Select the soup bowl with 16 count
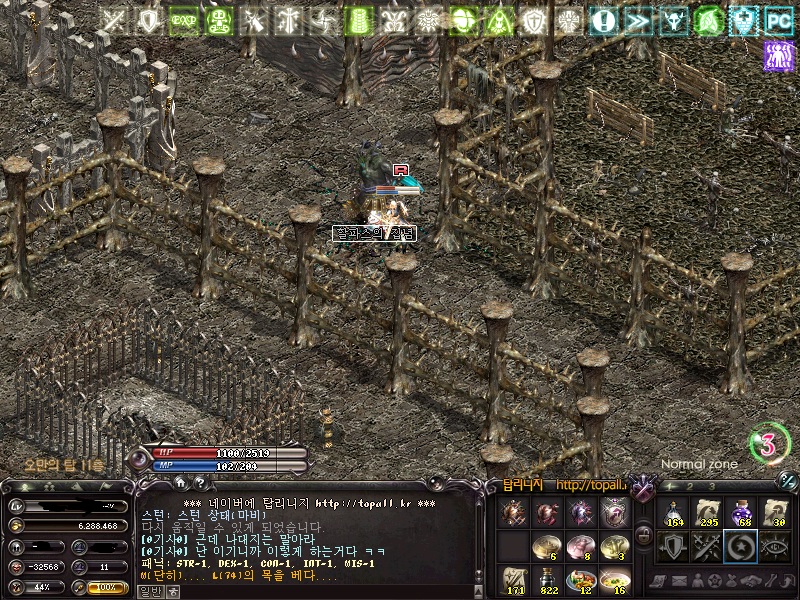 click(x=615, y=580)
